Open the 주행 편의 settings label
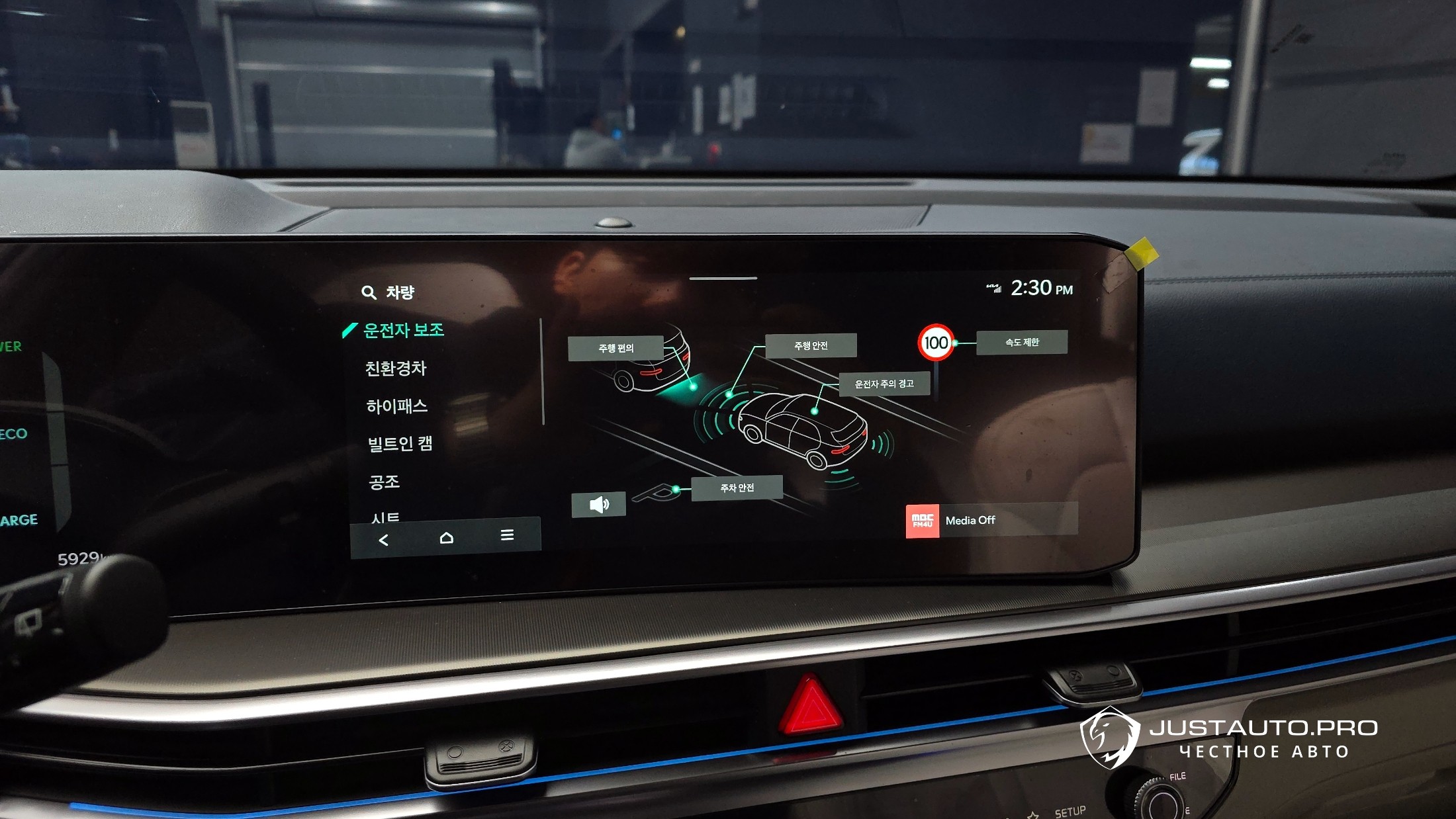This screenshot has width=1456, height=819. click(615, 348)
